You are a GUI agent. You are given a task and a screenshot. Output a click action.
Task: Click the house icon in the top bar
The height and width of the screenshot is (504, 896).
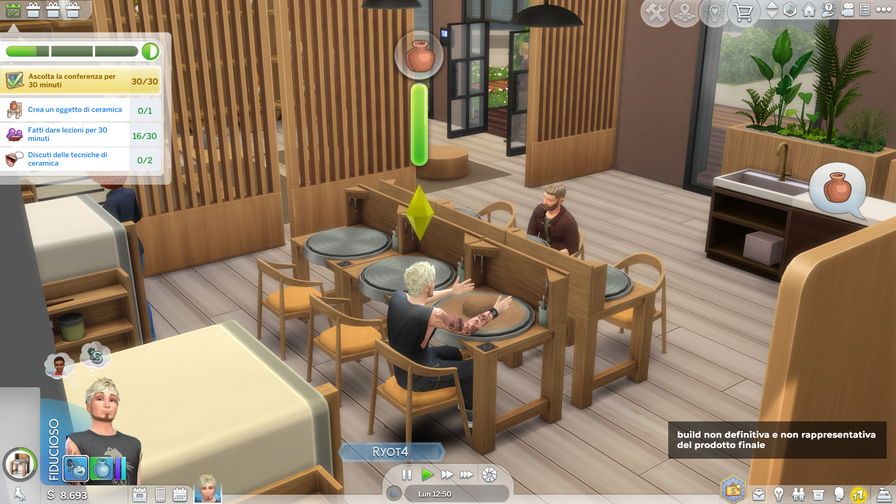click(808, 11)
